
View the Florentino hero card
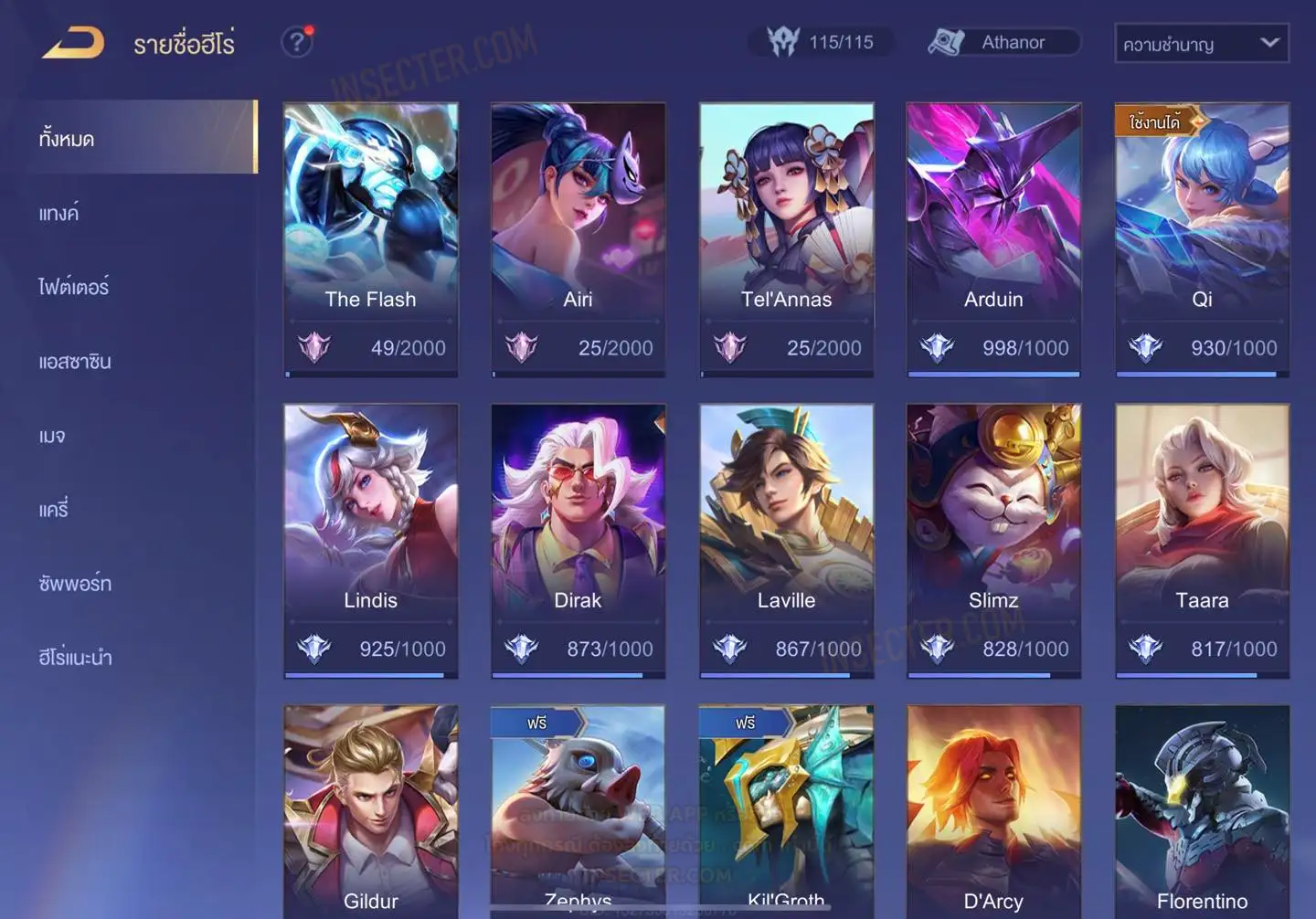tap(1202, 813)
